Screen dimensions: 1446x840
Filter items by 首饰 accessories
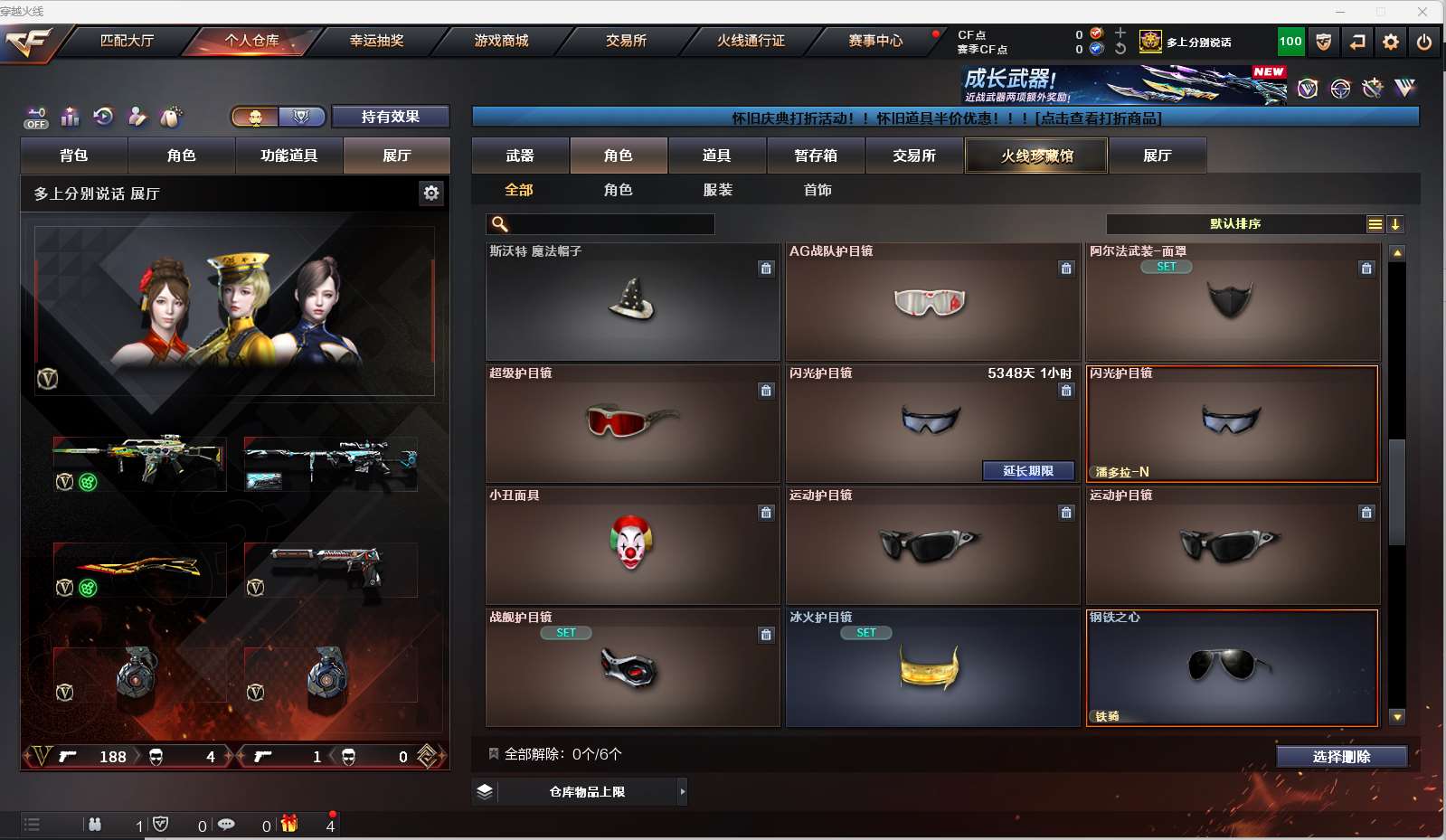tap(817, 190)
